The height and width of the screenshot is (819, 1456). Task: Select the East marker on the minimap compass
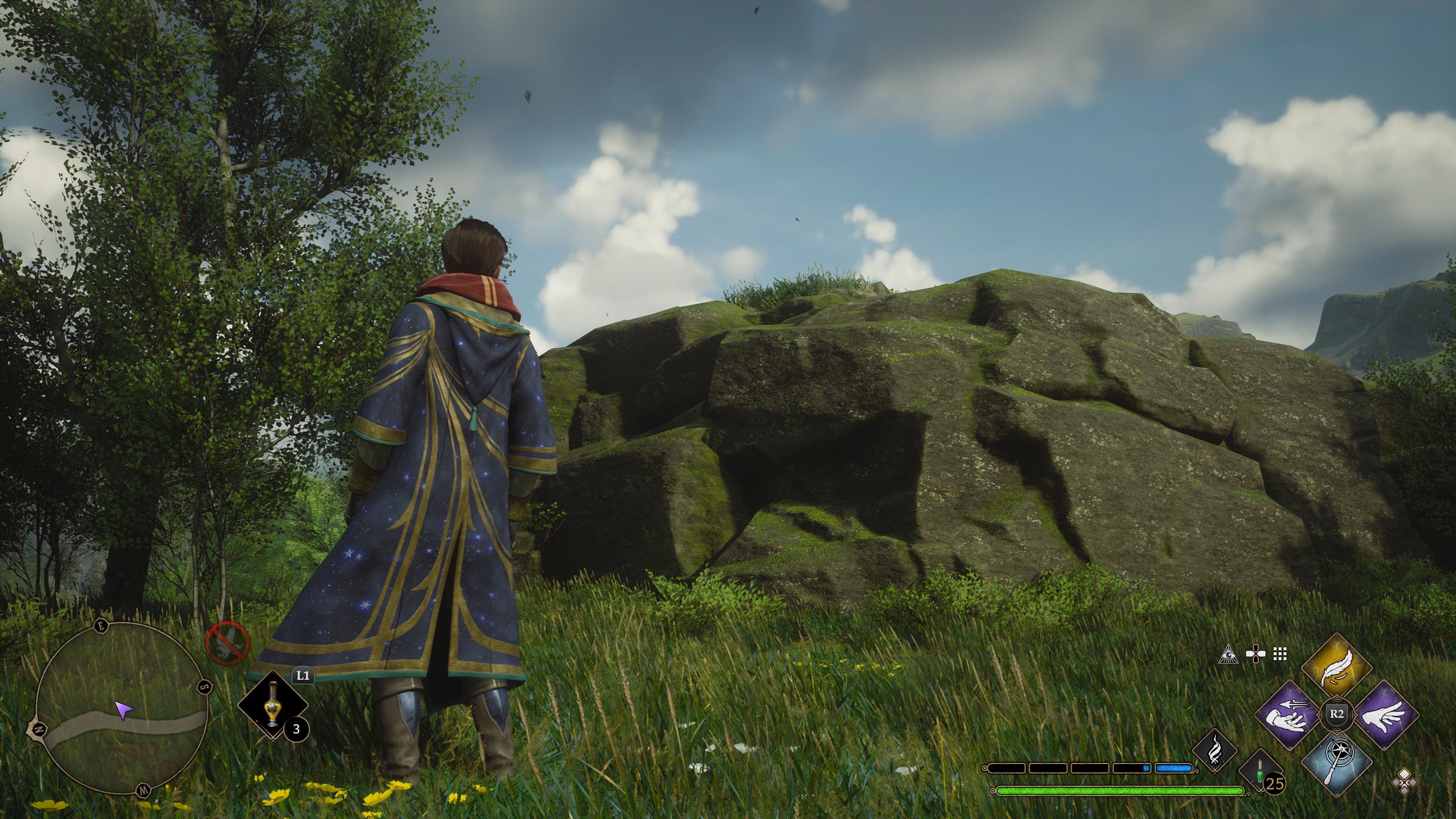click(101, 626)
